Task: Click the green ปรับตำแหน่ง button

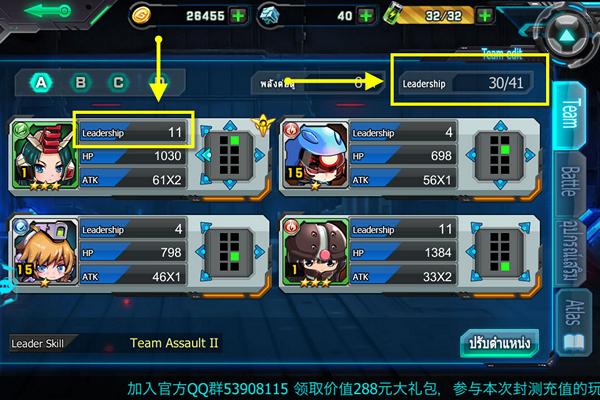Action: pyautogui.click(x=499, y=343)
